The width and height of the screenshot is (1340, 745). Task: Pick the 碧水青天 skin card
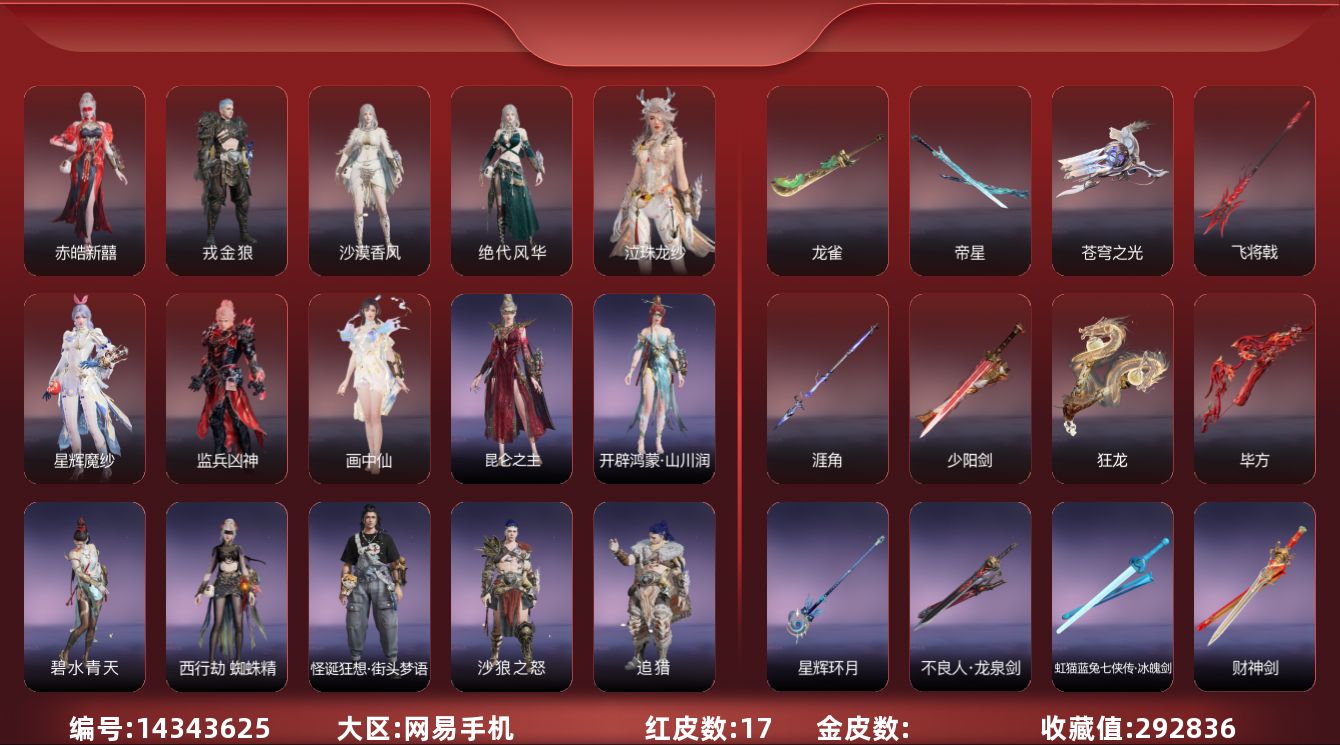coord(85,596)
